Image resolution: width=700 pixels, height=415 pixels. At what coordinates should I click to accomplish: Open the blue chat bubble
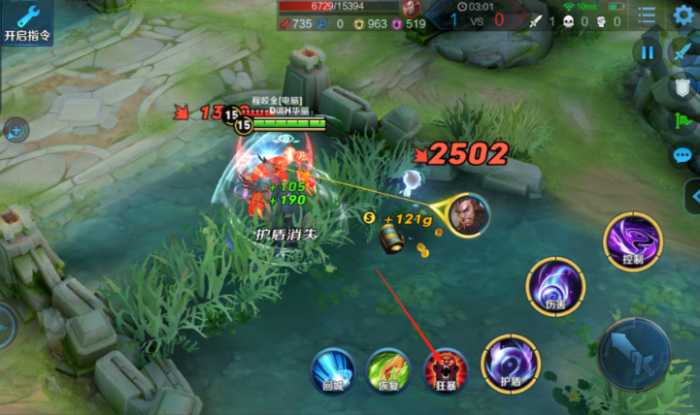683,155
